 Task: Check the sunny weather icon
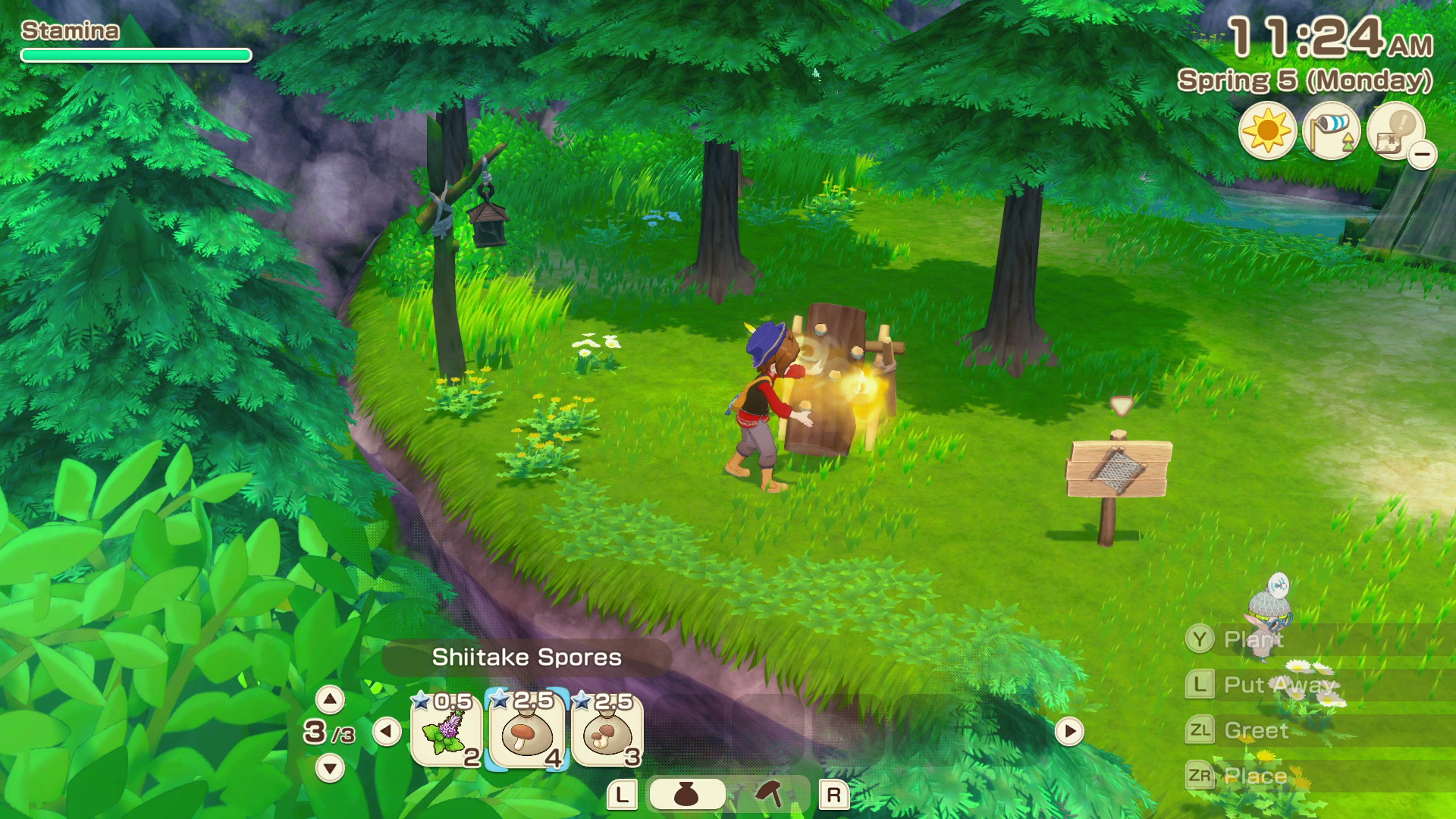(1267, 132)
